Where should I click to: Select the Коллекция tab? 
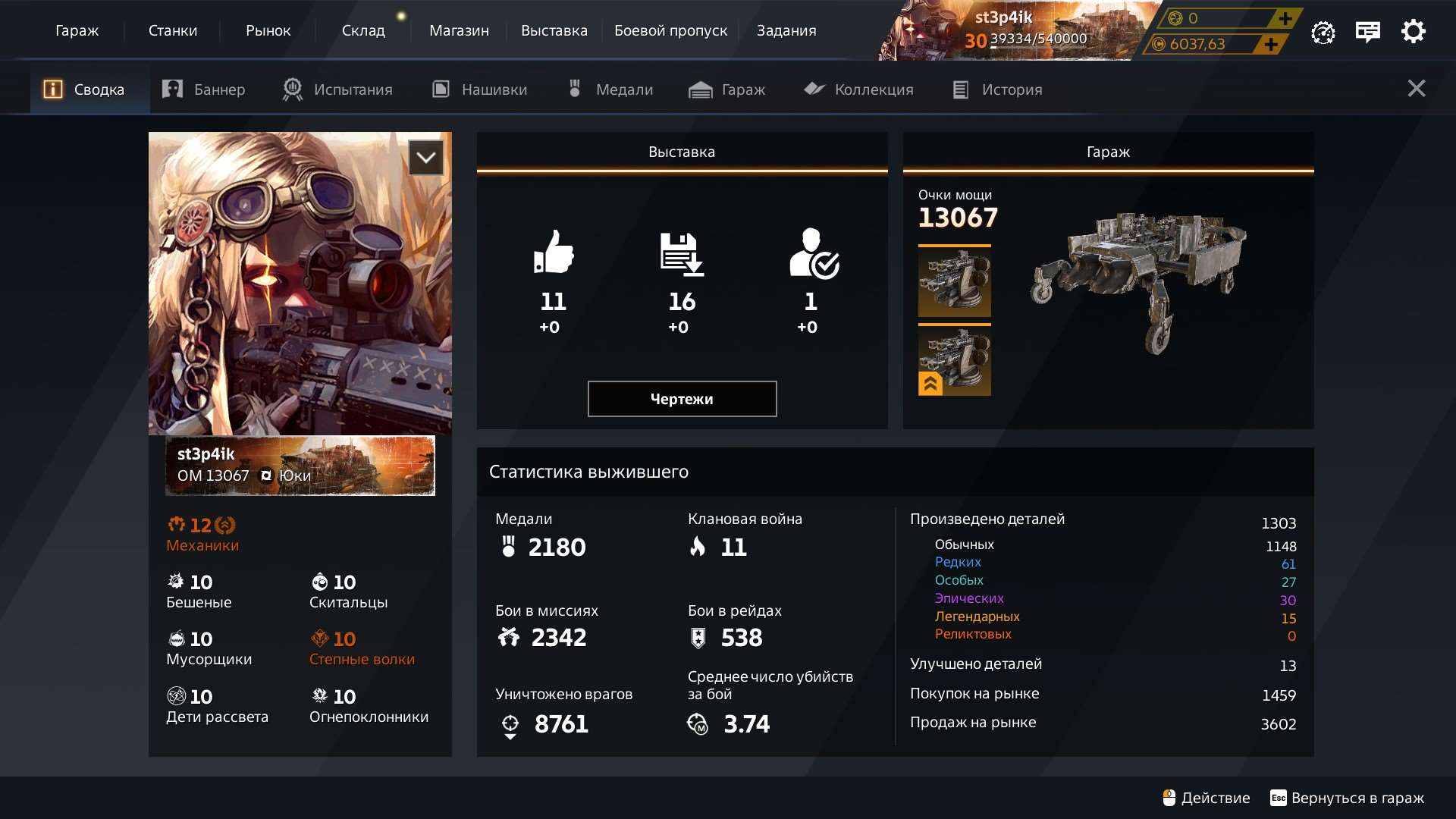click(858, 89)
